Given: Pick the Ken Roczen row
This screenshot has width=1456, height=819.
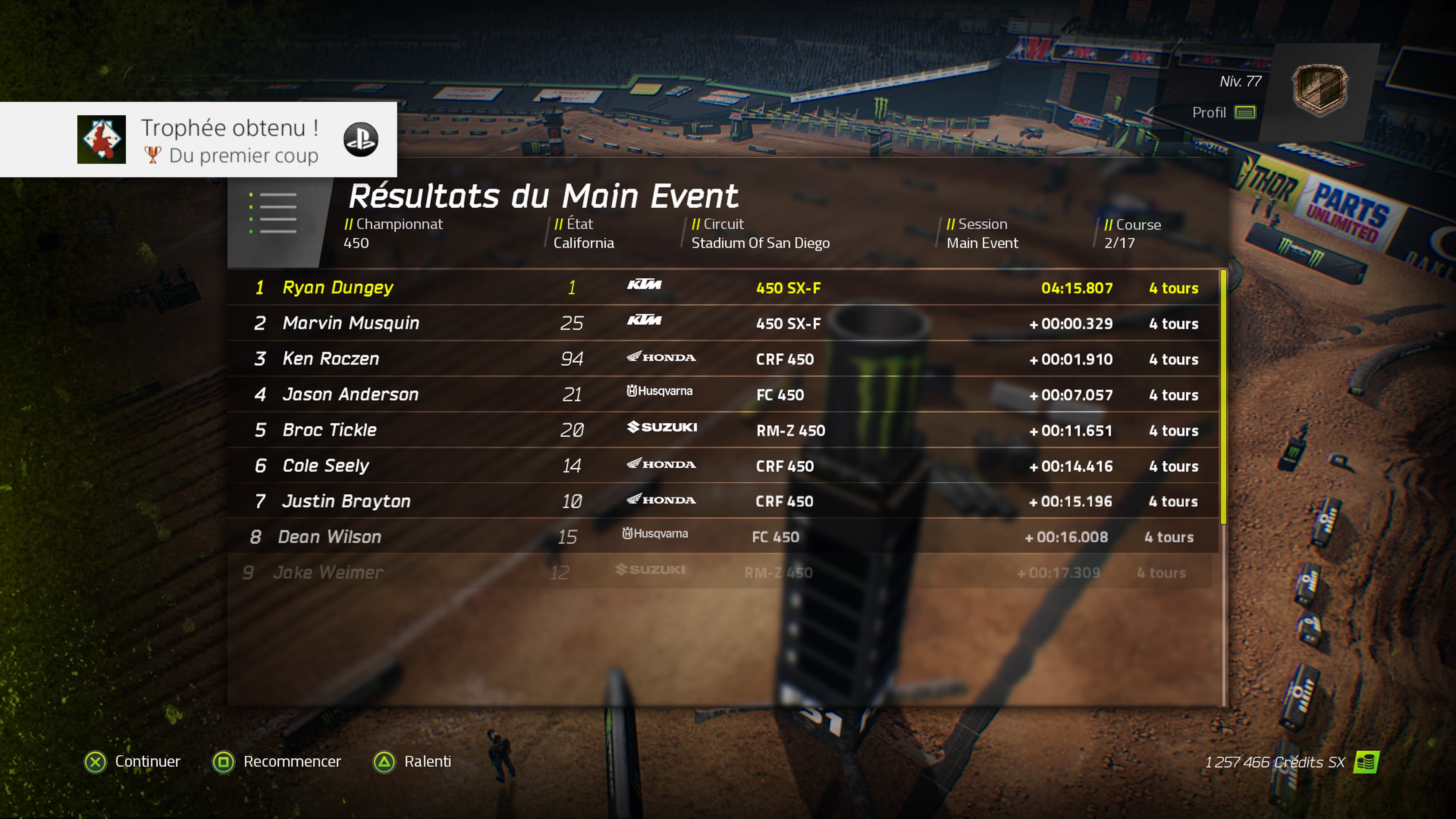Looking at the screenshot, I should pyautogui.click(x=723, y=359).
